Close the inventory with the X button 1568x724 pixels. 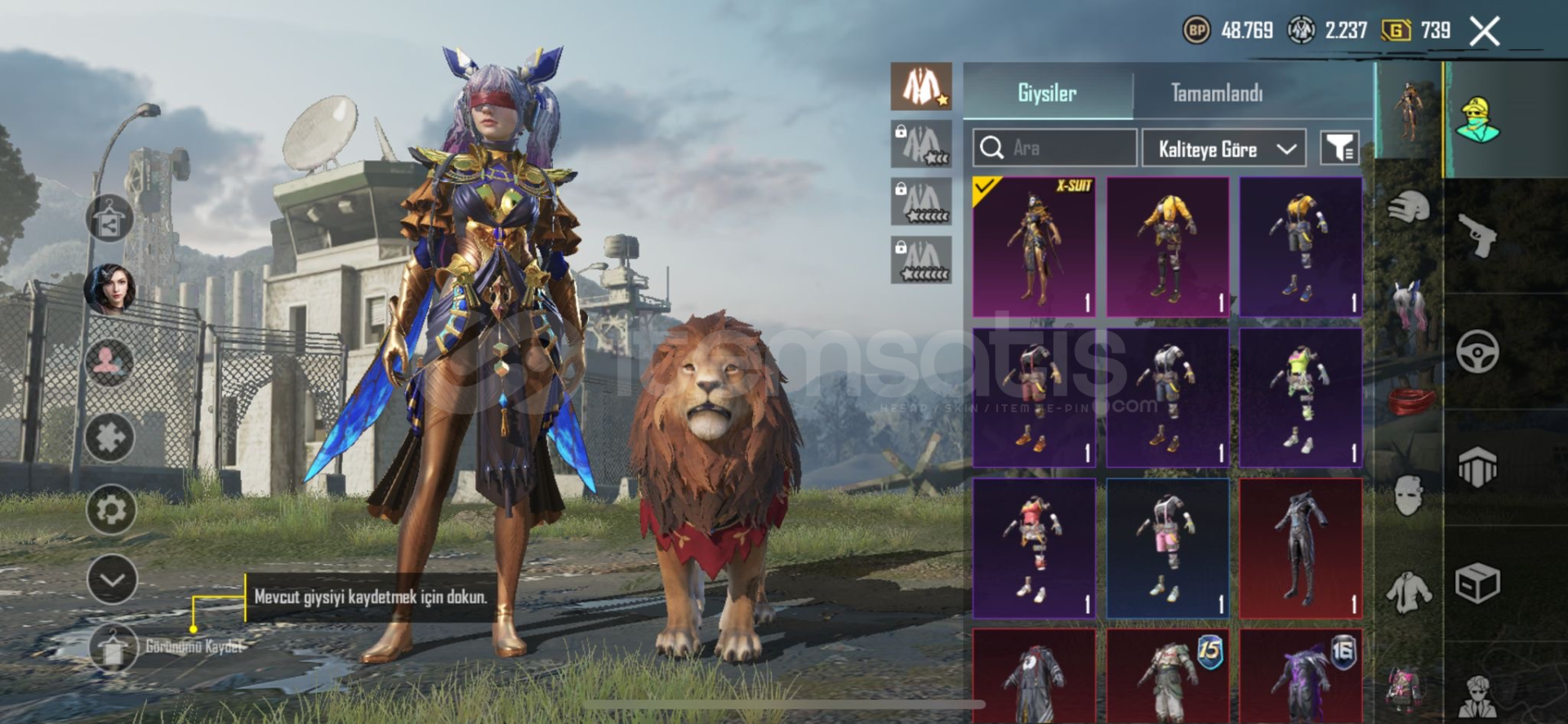pyautogui.click(x=1484, y=32)
